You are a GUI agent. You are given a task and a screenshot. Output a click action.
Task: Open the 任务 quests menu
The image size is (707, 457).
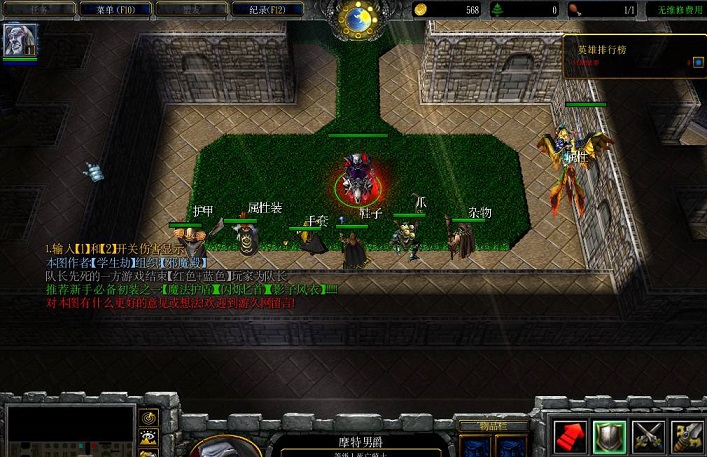coord(37,9)
